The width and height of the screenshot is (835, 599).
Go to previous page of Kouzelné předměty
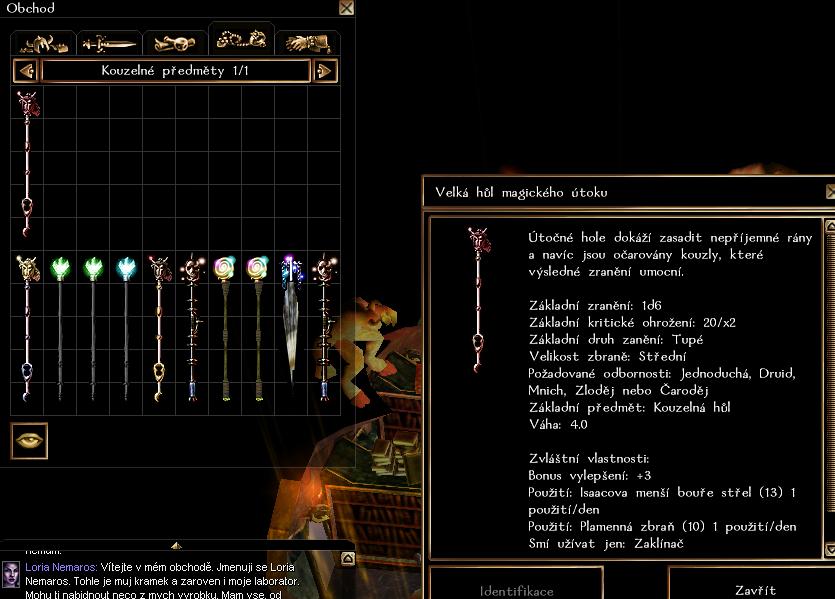pyautogui.click(x=26, y=71)
